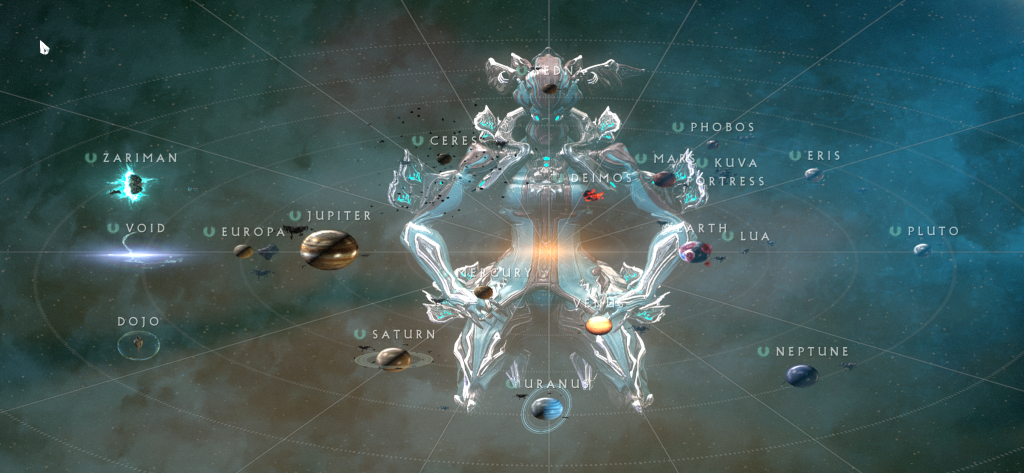Select the Eris planet node
The height and width of the screenshot is (473, 1024).
pyautogui.click(x=813, y=174)
